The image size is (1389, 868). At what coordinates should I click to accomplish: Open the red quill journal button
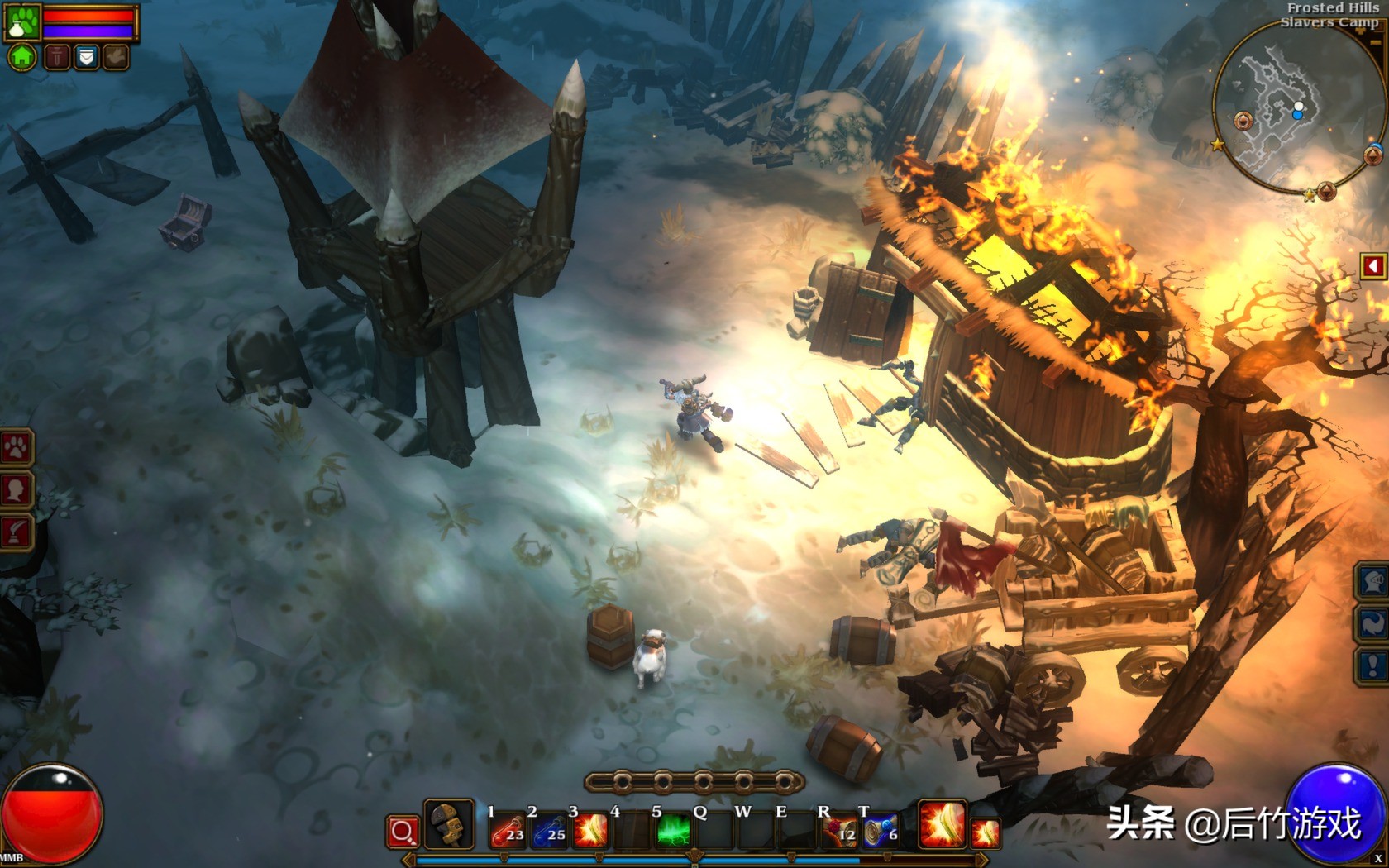coord(16,532)
